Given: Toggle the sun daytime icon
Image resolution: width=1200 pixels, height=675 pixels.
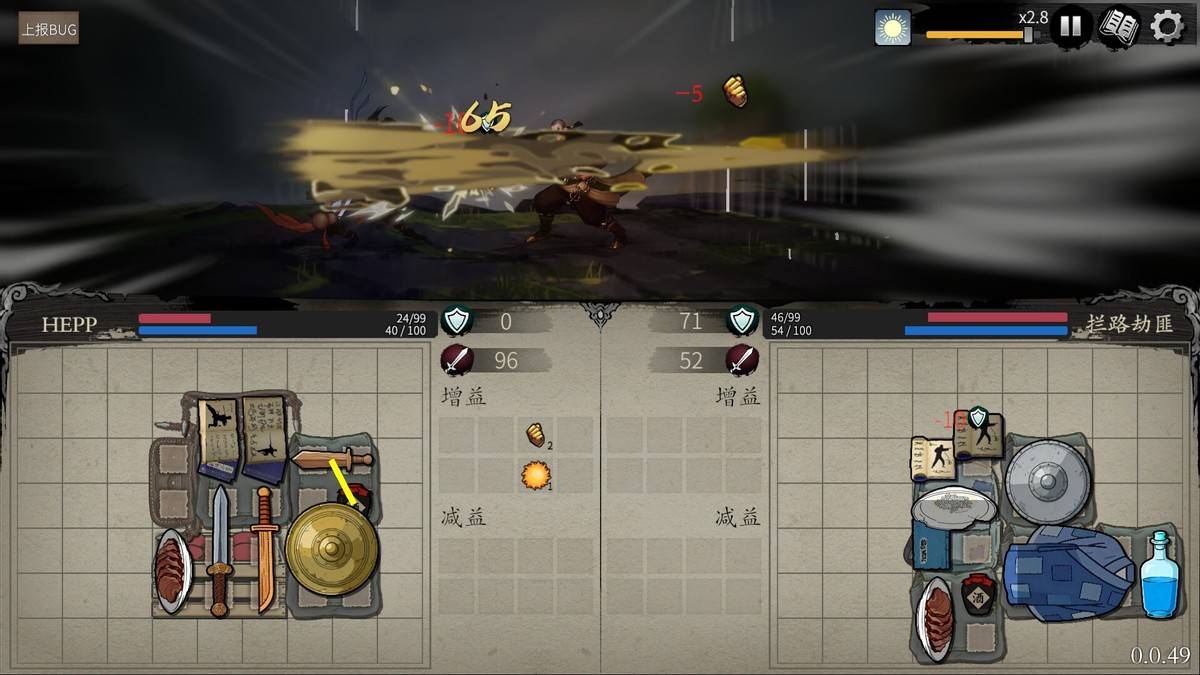Looking at the screenshot, I should click(892, 27).
